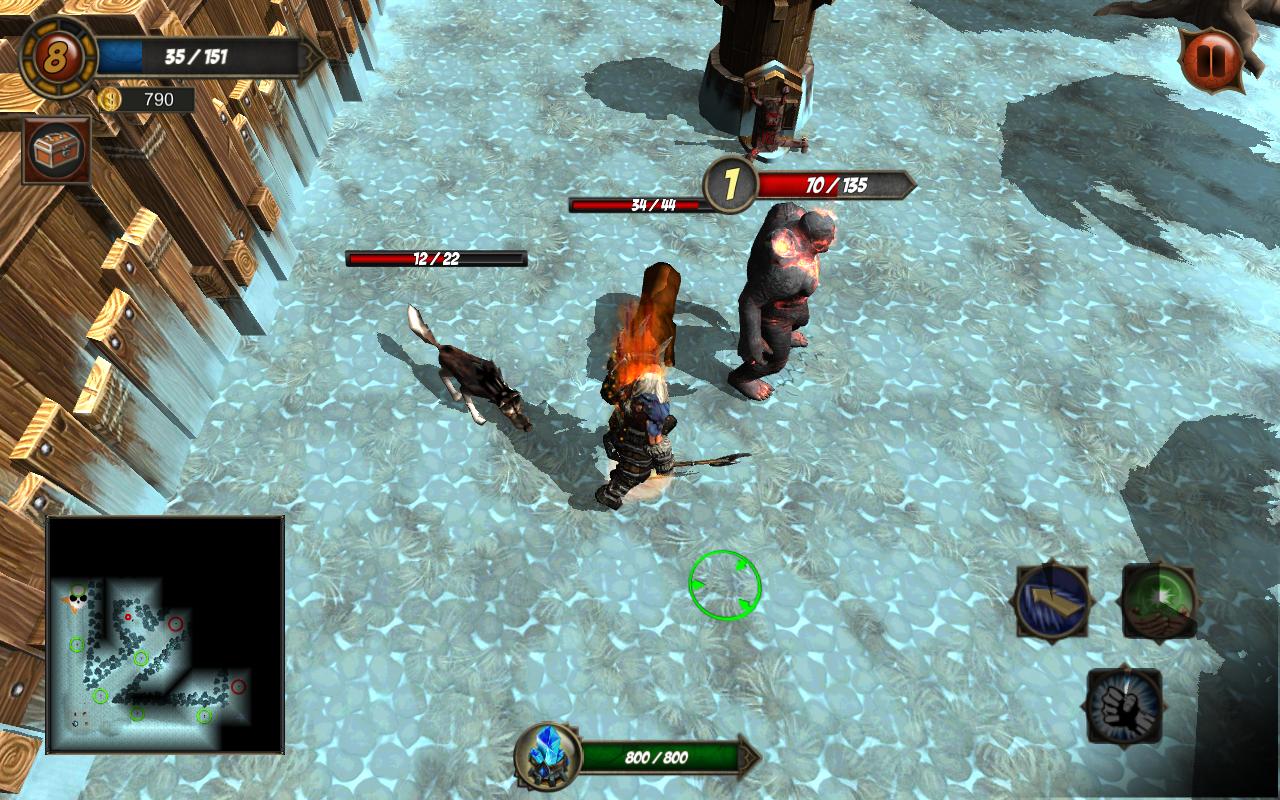Image resolution: width=1280 pixels, height=800 pixels.
Task: Open the treasure chest inventory
Action: [56, 151]
